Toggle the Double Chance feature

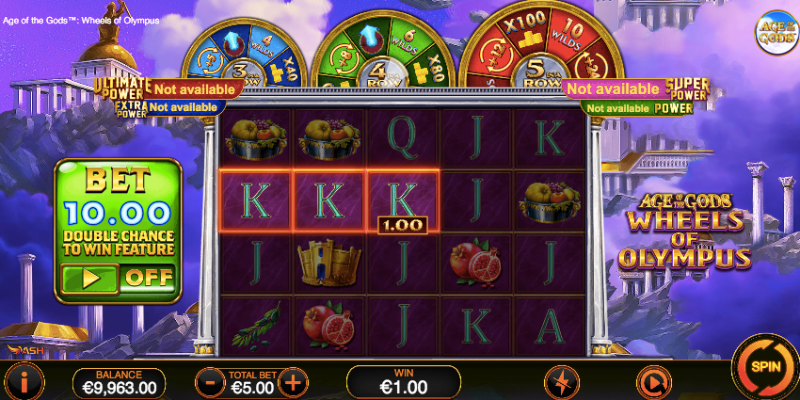pyautogui.click(x=117, y=277)
